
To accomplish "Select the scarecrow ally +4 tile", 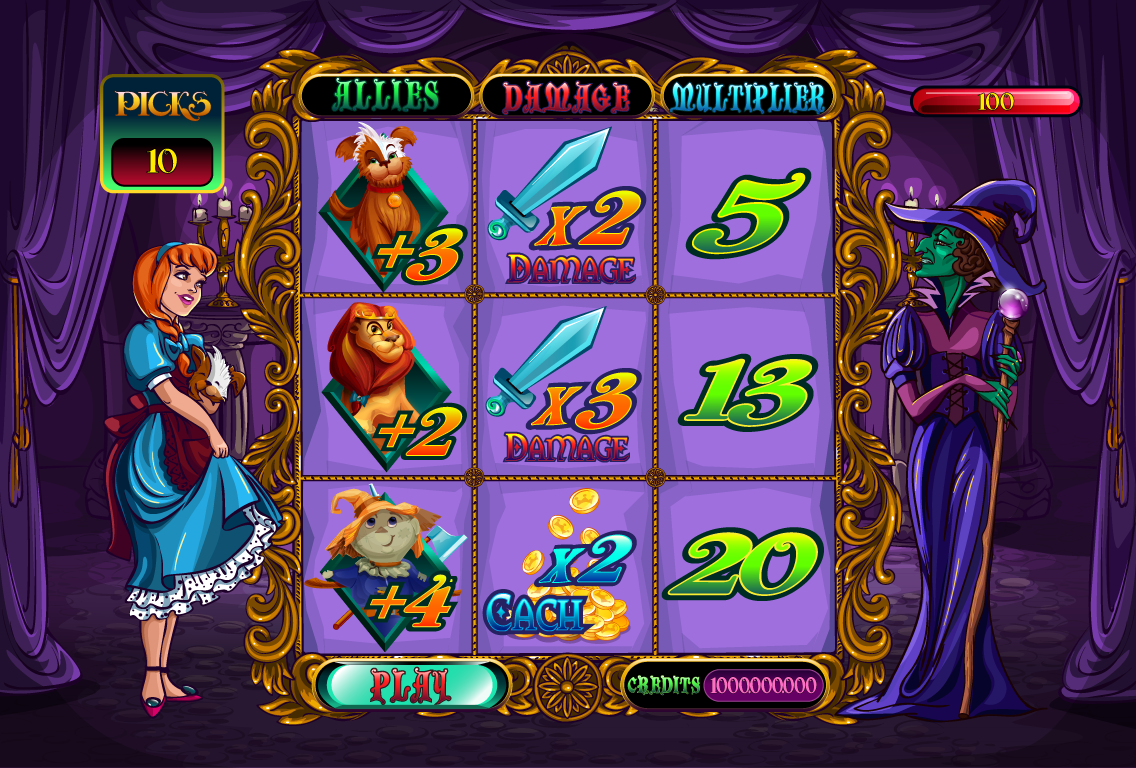I will coord(388,567).
